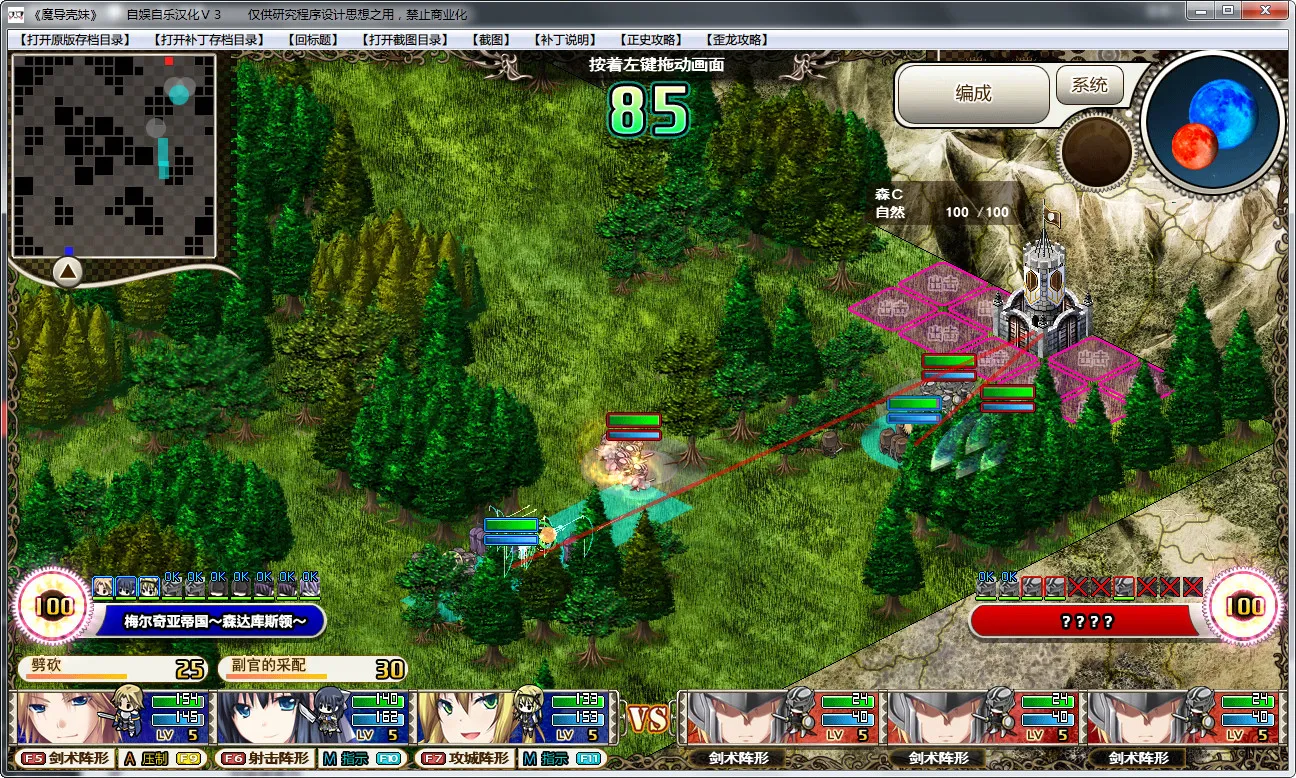Viewport: 1296px width, 778px height.
Task: Open the 打开补丁存档目录 menu item
Action: coord(208,40)
